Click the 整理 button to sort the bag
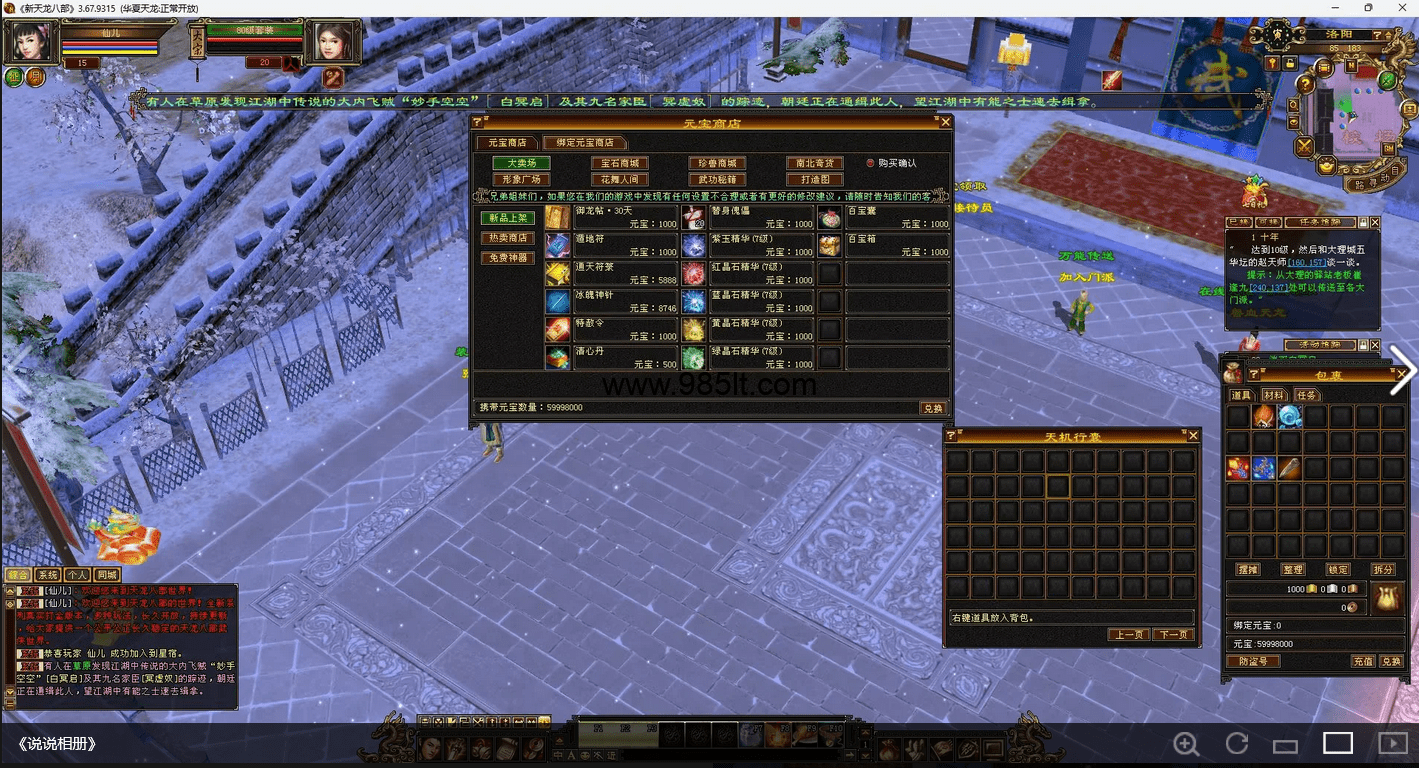 click(x=1293, y=569)
